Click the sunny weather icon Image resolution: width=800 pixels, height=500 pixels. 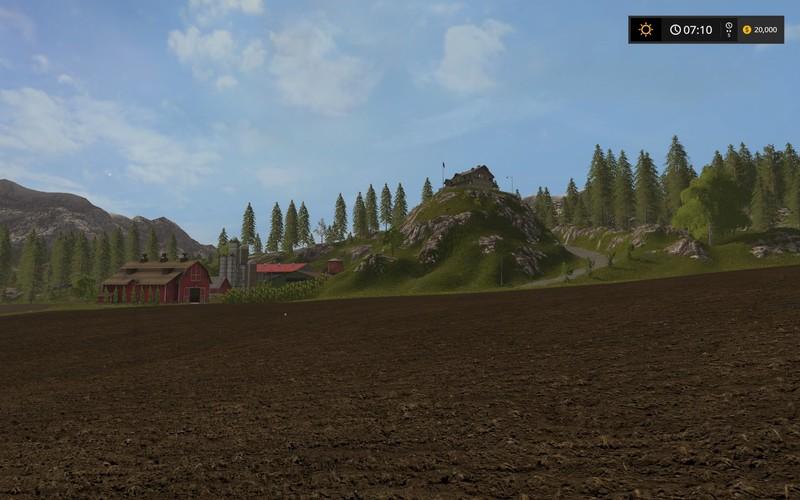[x=646, y=30]
